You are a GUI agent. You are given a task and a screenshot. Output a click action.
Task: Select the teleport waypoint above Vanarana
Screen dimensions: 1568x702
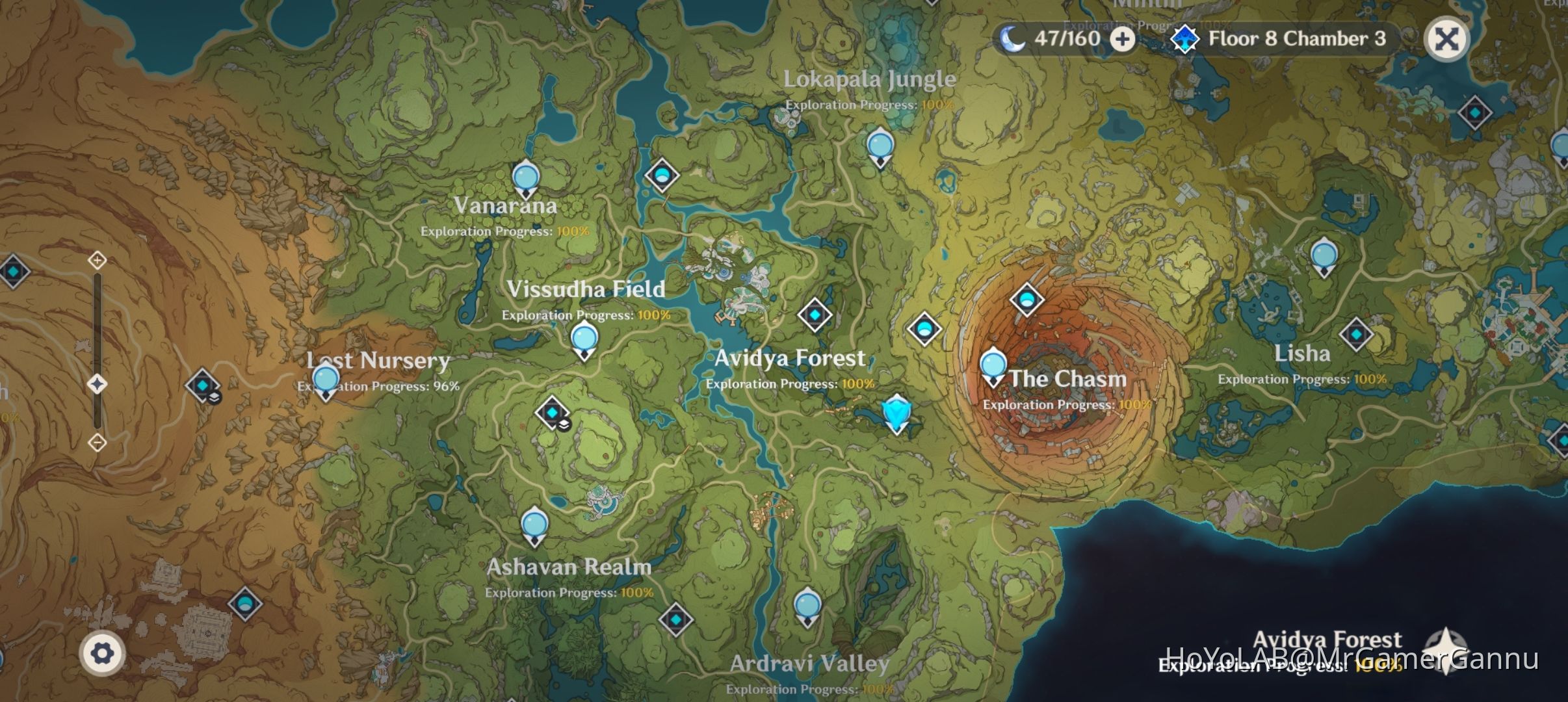[x=525, y=177]
